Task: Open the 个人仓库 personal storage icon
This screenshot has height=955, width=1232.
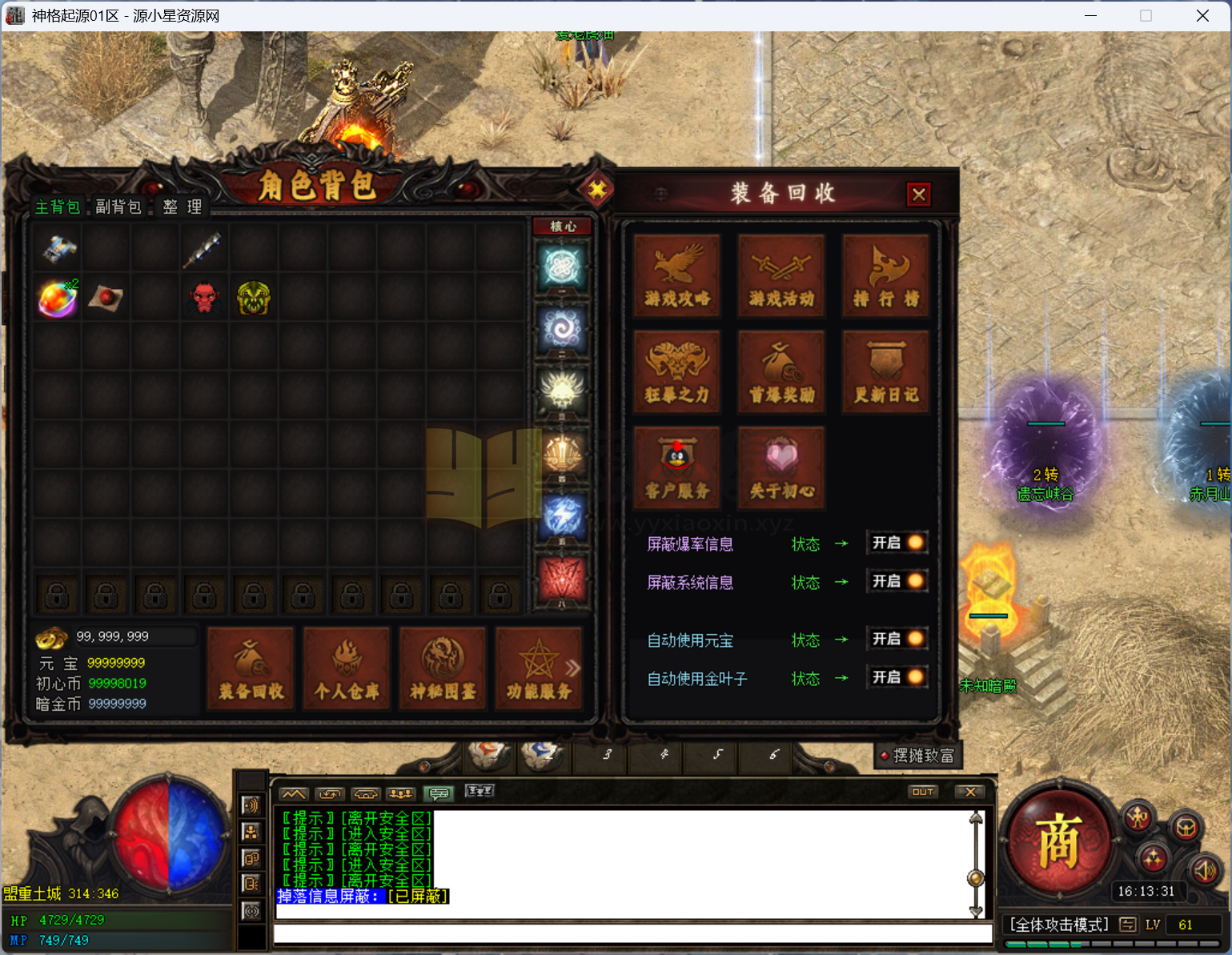Action: pos(347,668)
